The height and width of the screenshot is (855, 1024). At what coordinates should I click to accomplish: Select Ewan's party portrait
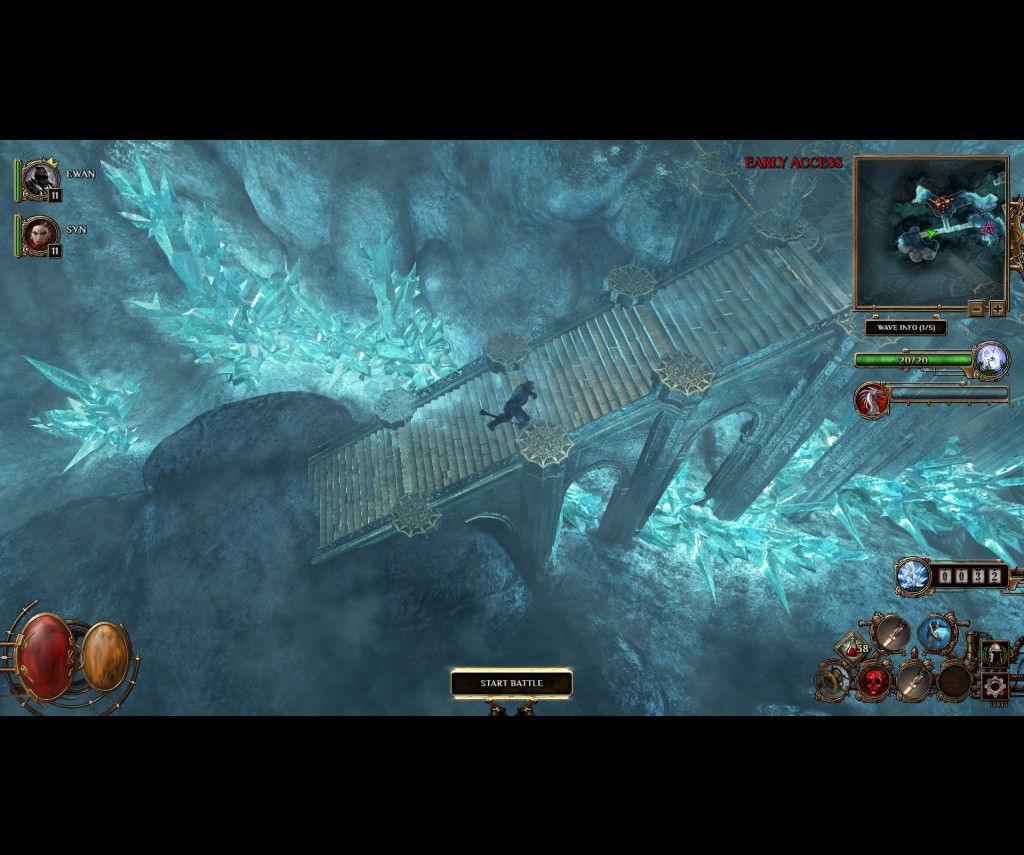[40, 179]
